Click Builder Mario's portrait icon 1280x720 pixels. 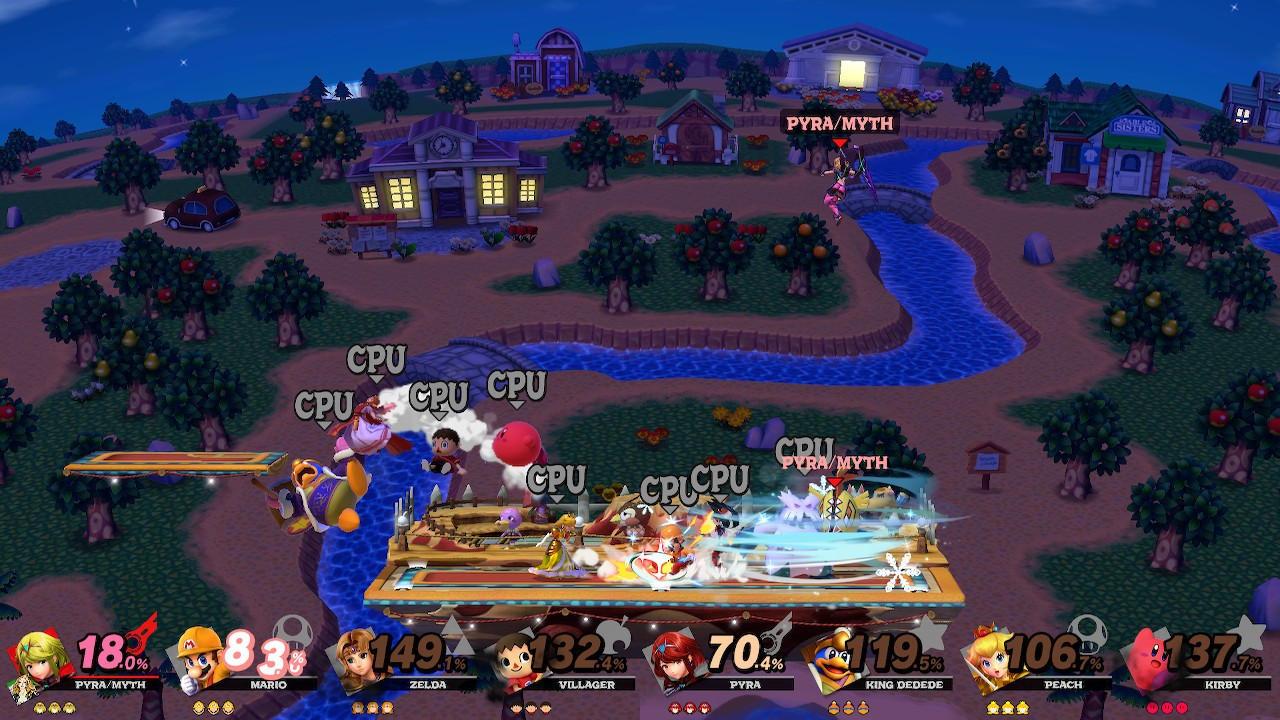(196, 662)
